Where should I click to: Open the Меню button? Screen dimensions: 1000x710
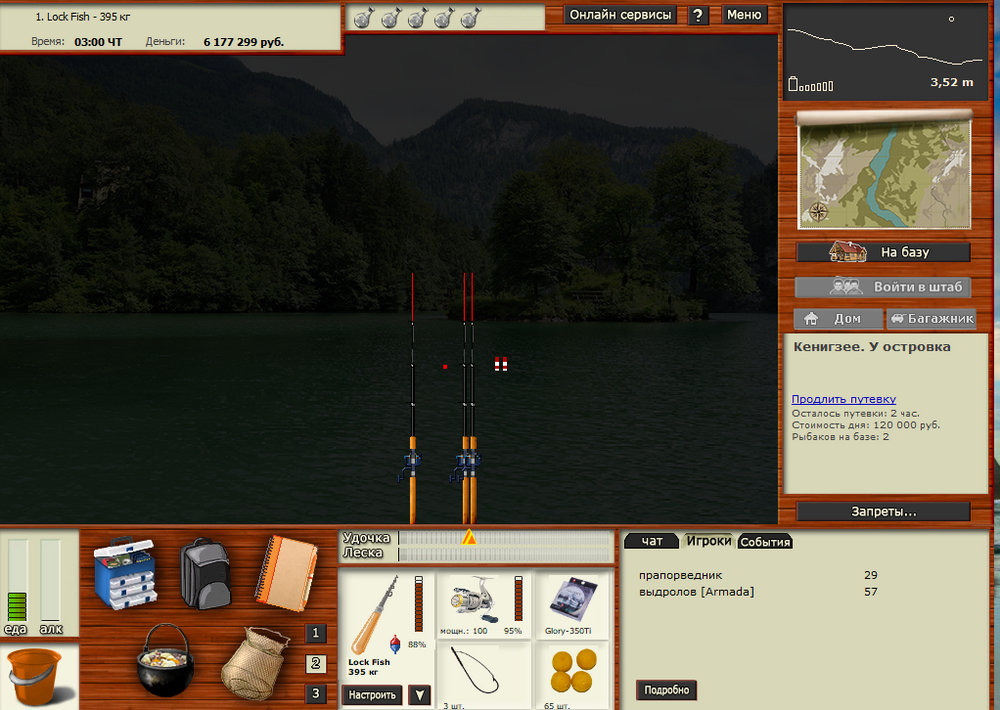coord(744,15)
